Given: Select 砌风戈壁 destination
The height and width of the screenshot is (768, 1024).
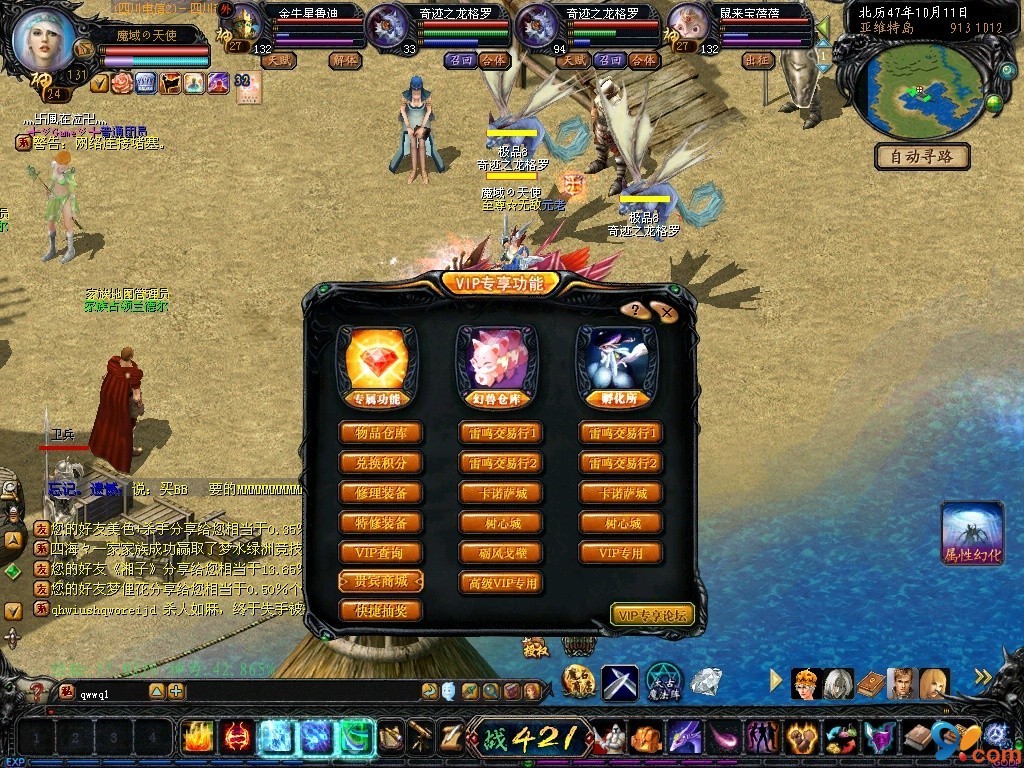Looking at the screenshot, I should (x=501, y=553).
